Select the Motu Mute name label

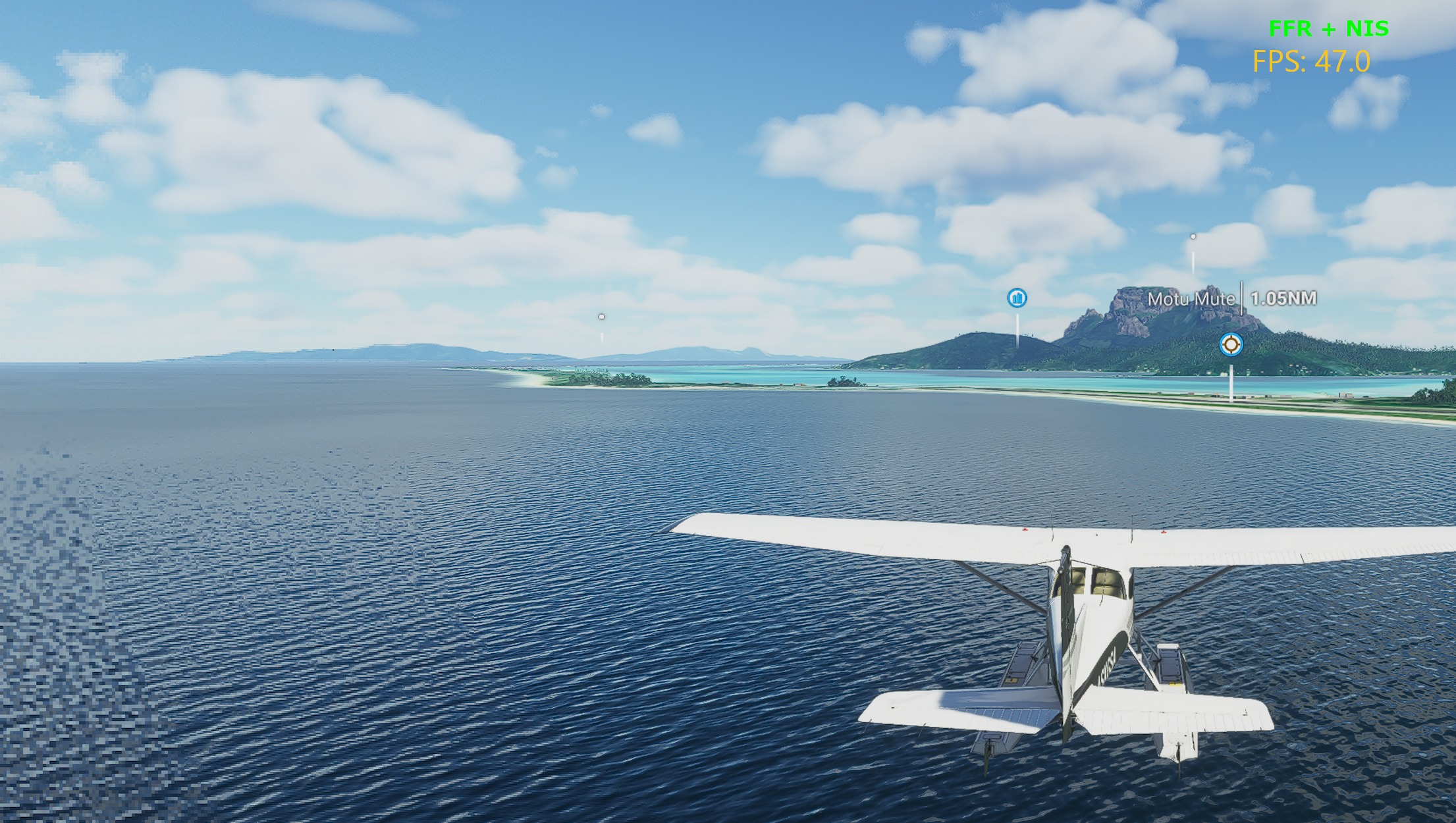(x=1191, y=299)
